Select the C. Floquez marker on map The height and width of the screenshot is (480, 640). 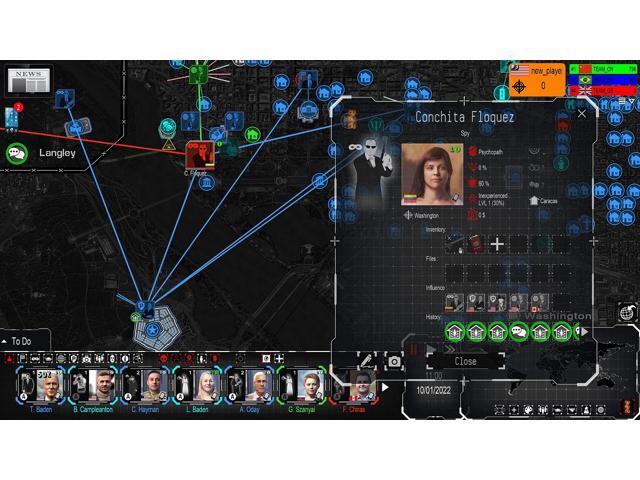point(198,155)
